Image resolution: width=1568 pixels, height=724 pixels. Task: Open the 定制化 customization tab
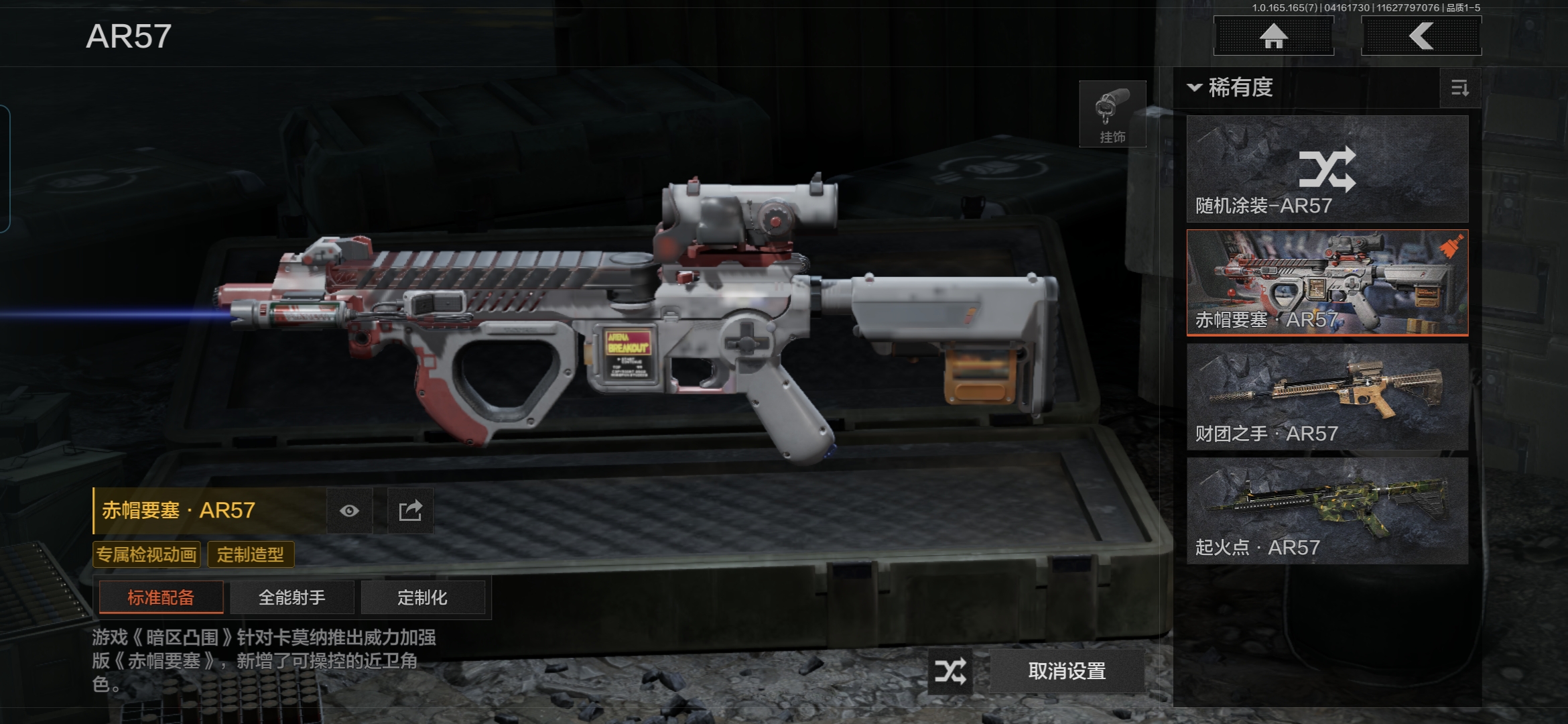[x=422, y=597]
